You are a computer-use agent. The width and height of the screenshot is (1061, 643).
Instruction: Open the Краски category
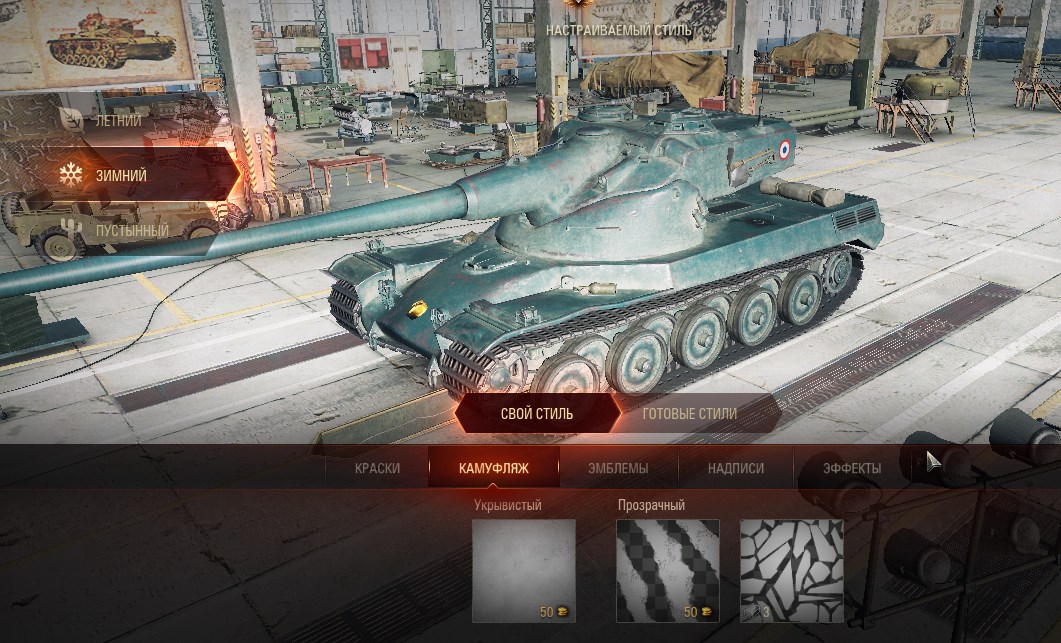click(x=377, y=468)
